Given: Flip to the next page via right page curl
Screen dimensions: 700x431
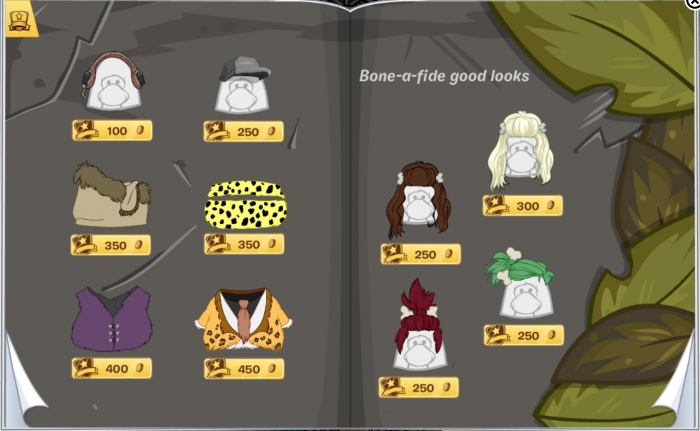Looking at the screenshot, I should tap(678, 393).
